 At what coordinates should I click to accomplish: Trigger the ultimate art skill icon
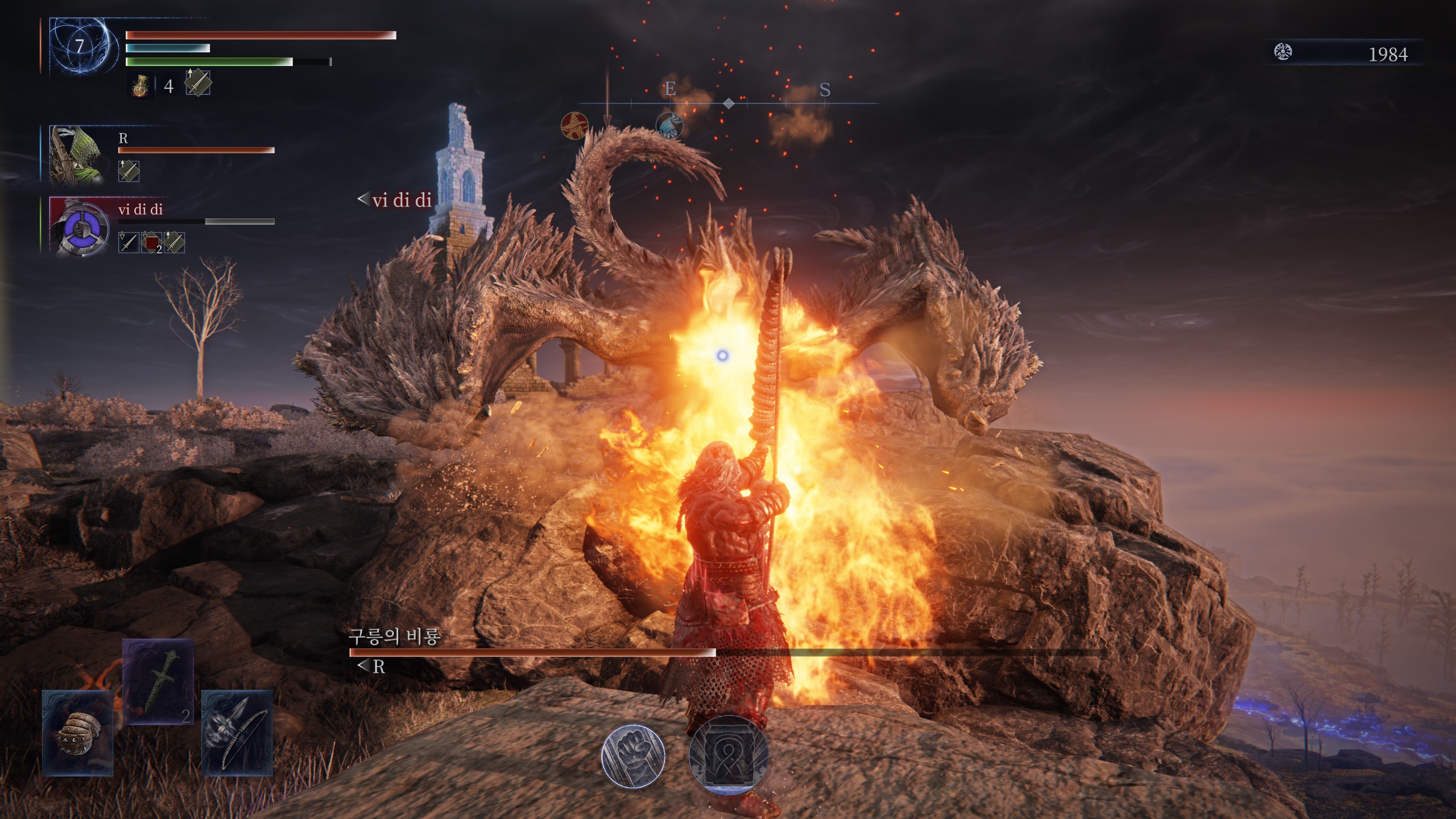click(728, 755)
